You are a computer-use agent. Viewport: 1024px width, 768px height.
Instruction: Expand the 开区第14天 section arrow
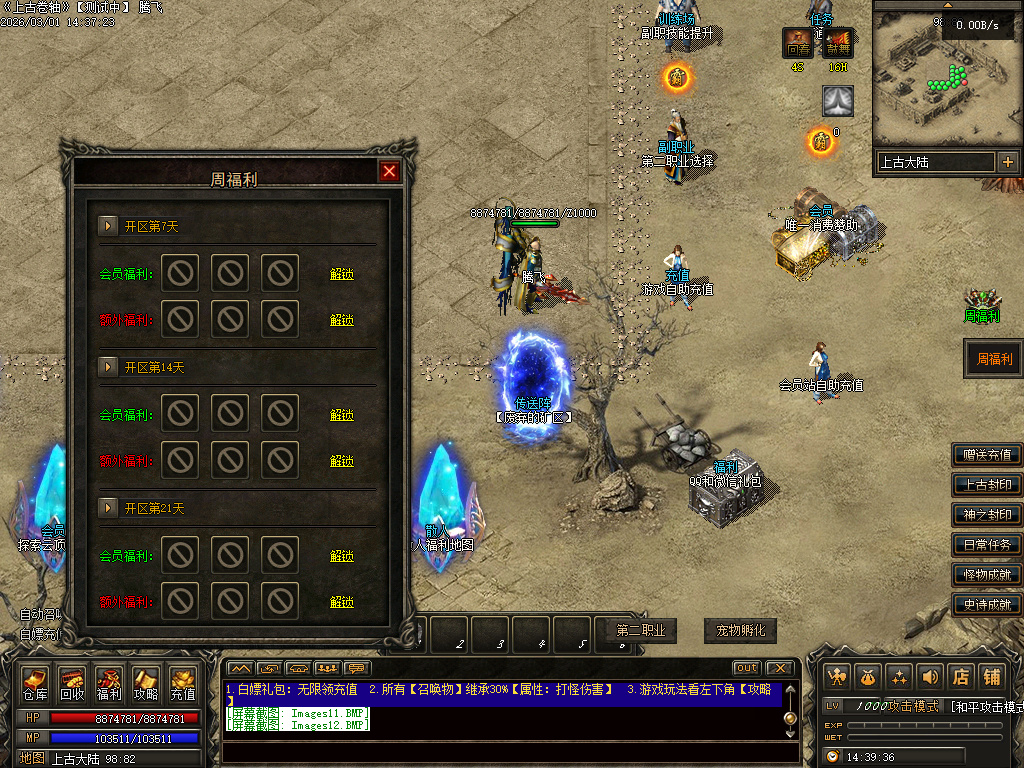point(107,367)
